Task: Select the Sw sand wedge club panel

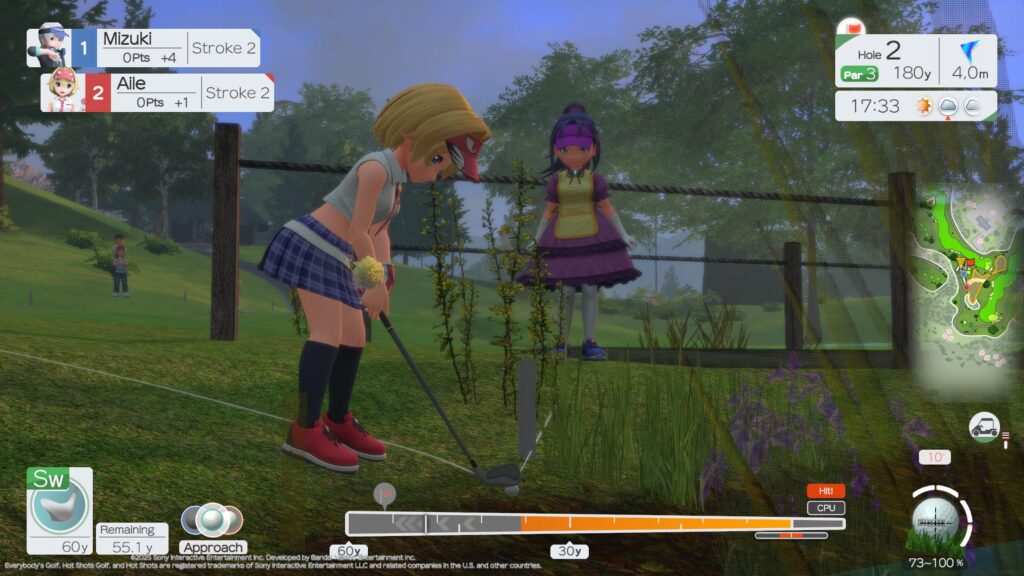Action: (59, 509)
